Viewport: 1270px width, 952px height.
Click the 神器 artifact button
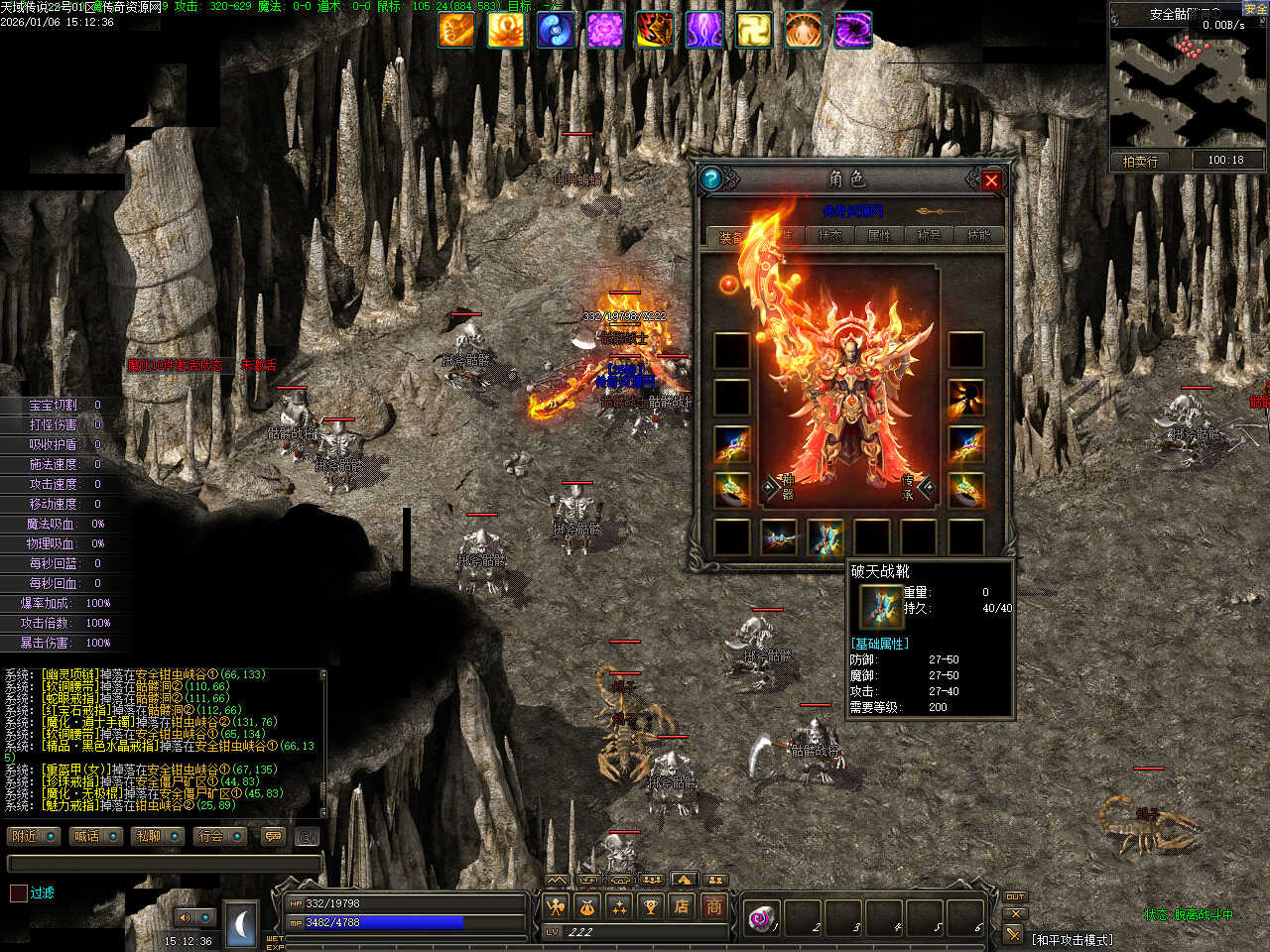click(781, 487)
